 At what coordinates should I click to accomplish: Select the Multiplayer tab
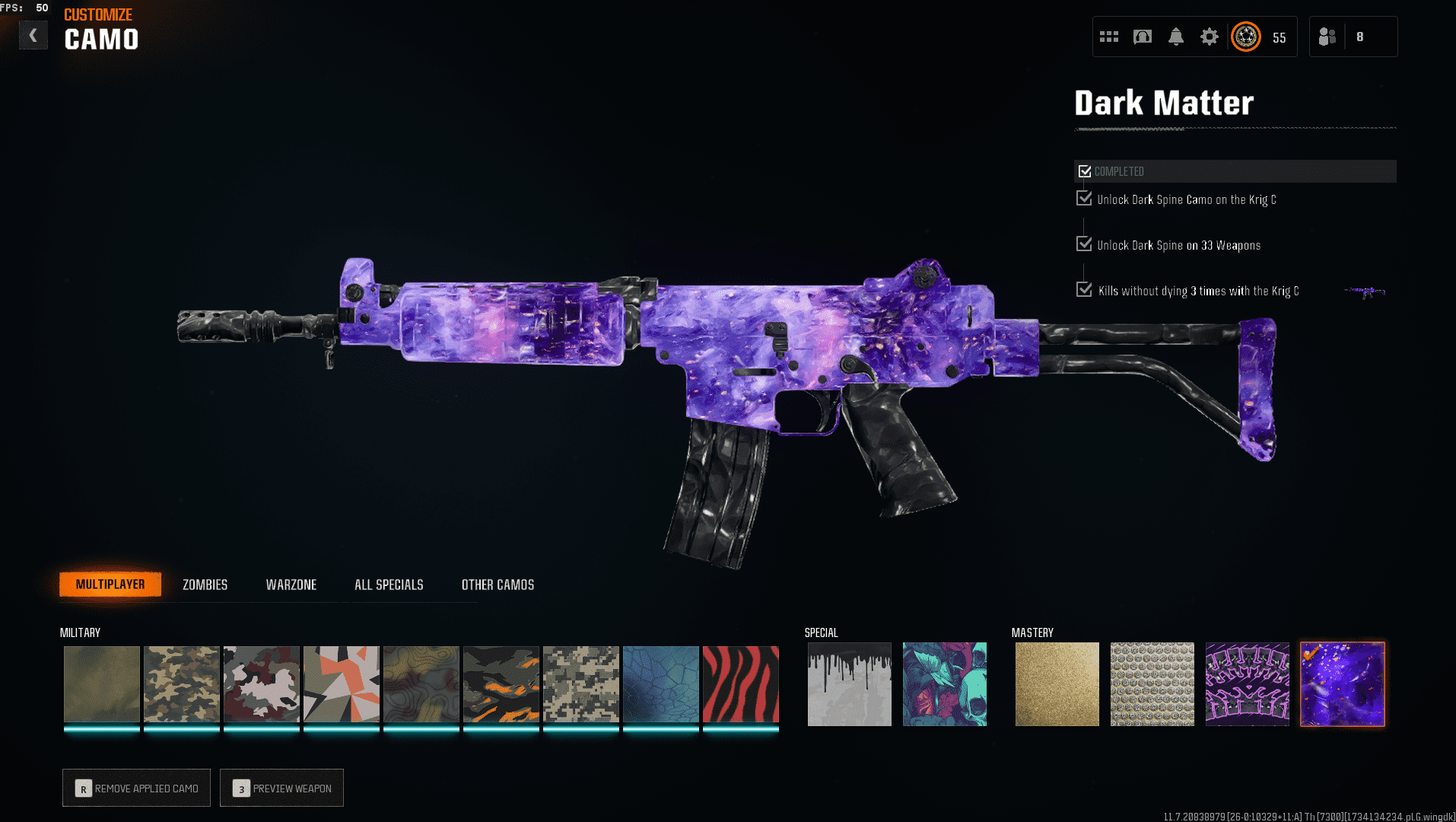(x=110, y=585)
